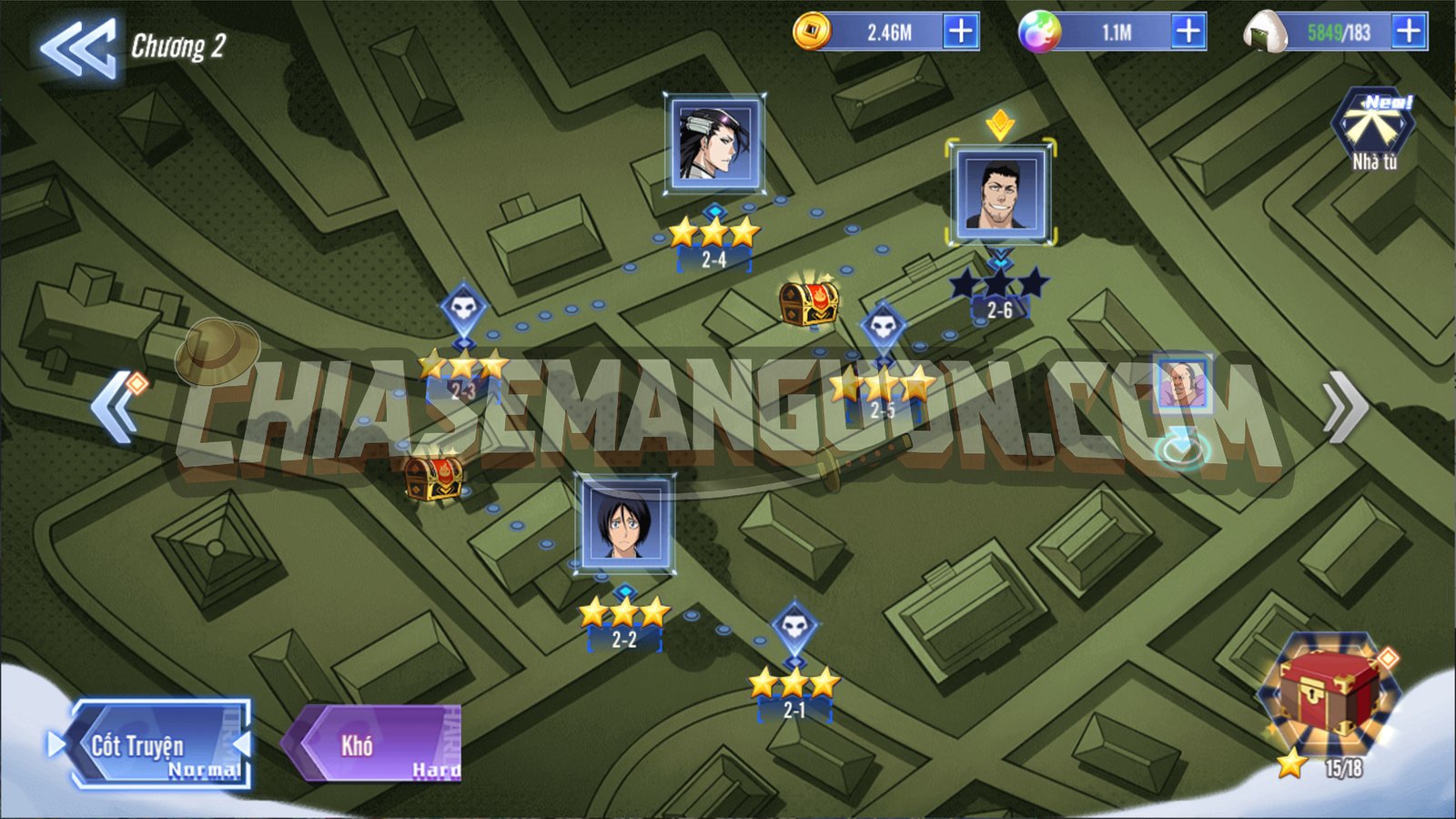This screenshot has width=1456, height=819.
Task: Go to the previous chapter map
Action: tap(116, 407)
